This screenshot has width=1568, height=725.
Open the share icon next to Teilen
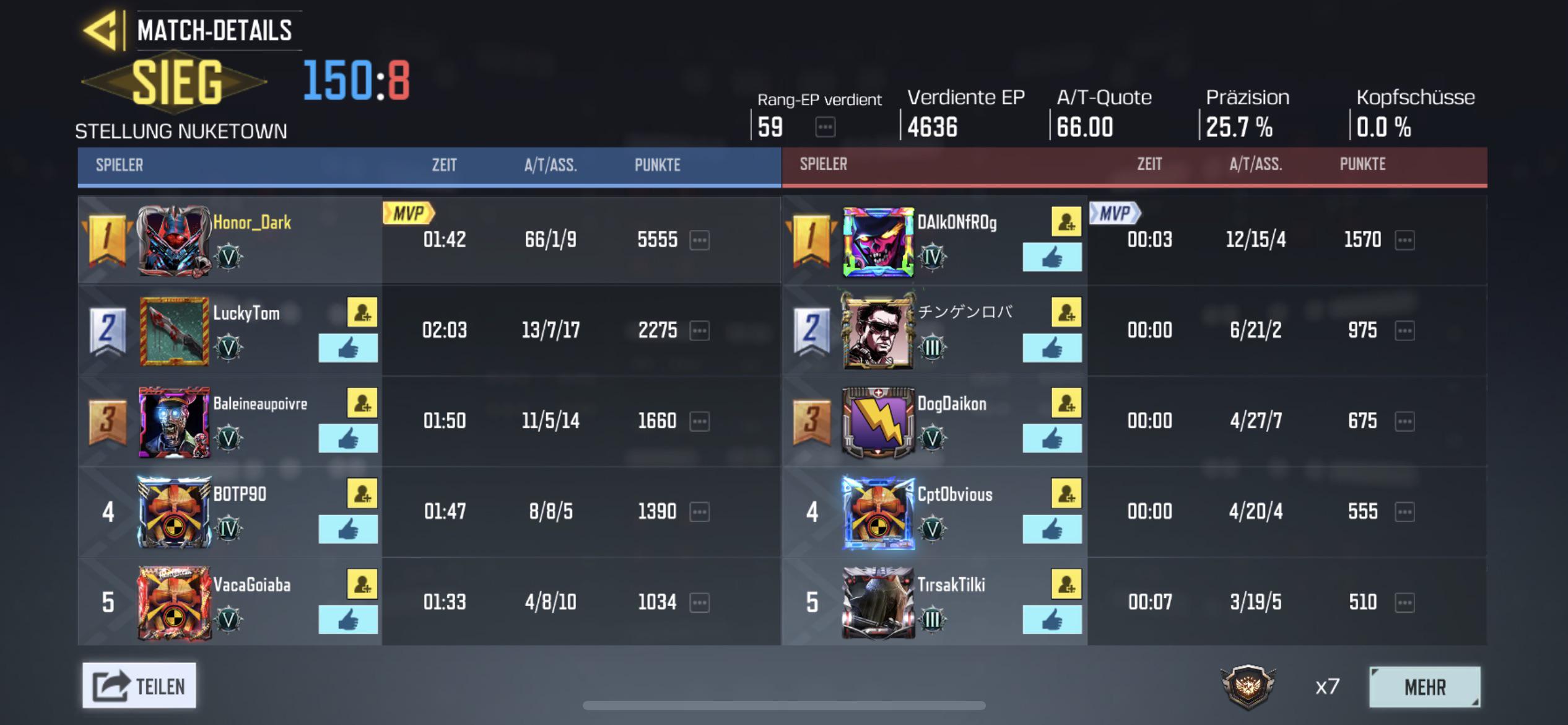coord(109,685)
